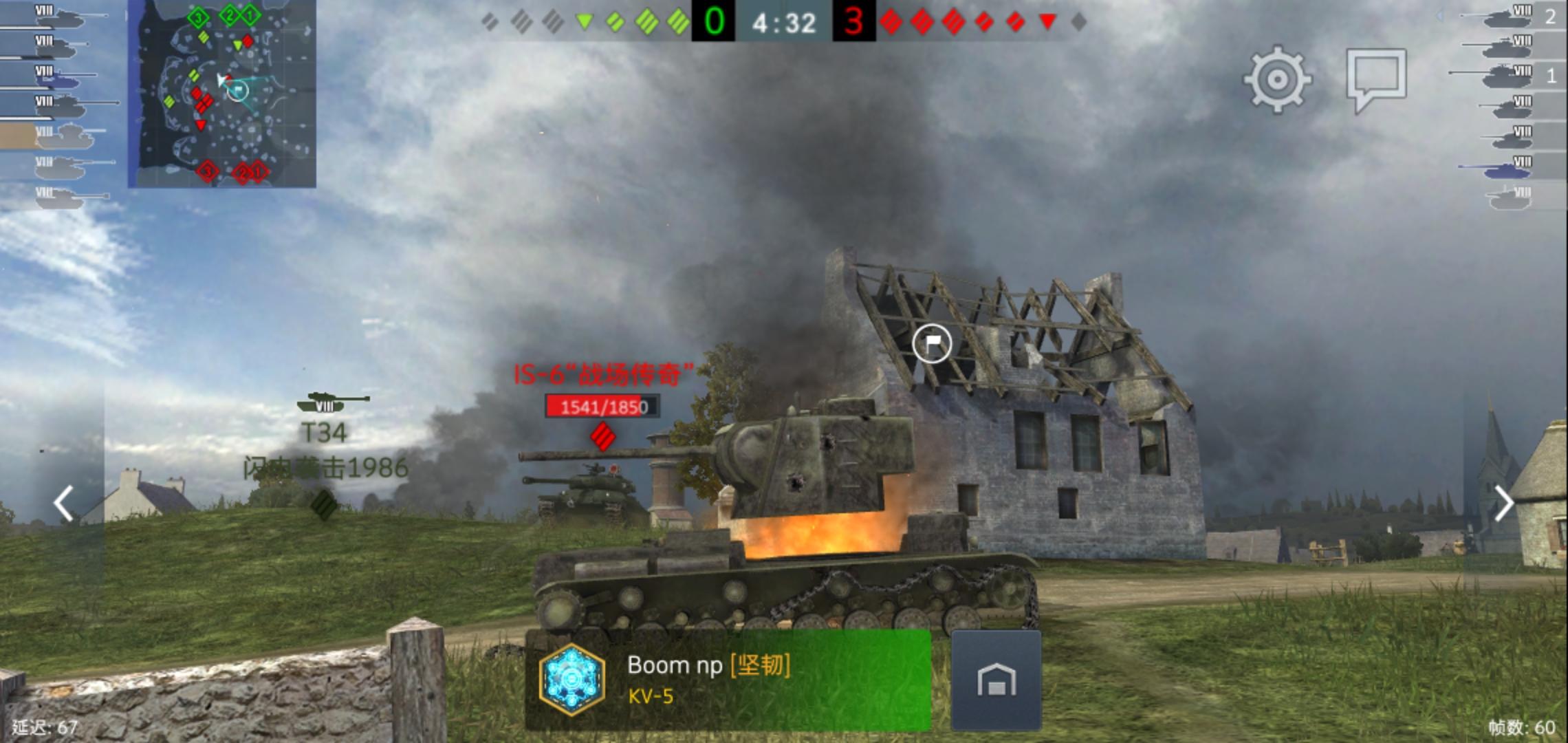
Task: Click the left chevron to view previous vehicle
Action: click(62, 504)
